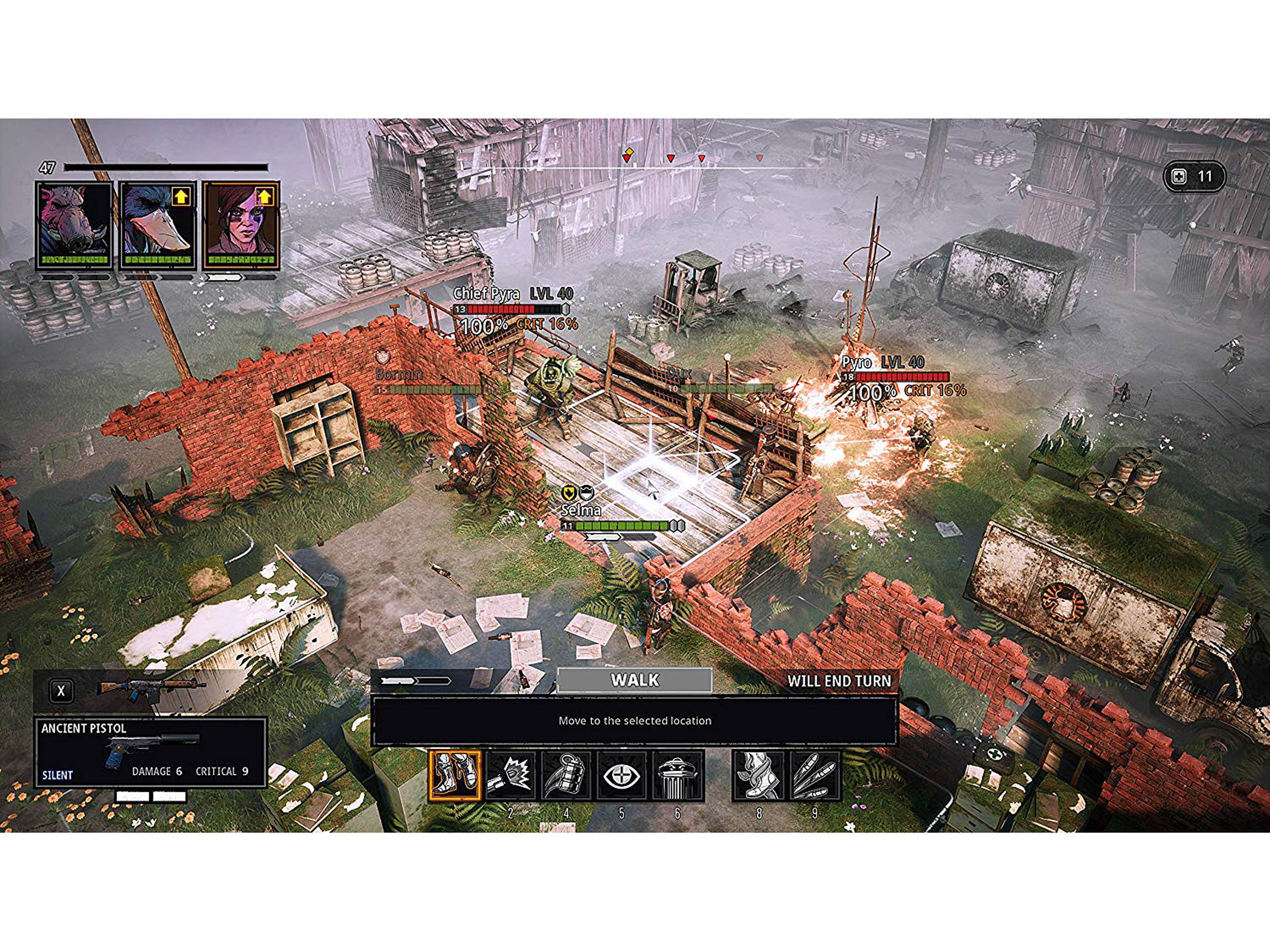Click the level-up arrow on Dux's portrait
Image resolution: width=1270 pixels, height=952 pixels.
coord(181,197)
